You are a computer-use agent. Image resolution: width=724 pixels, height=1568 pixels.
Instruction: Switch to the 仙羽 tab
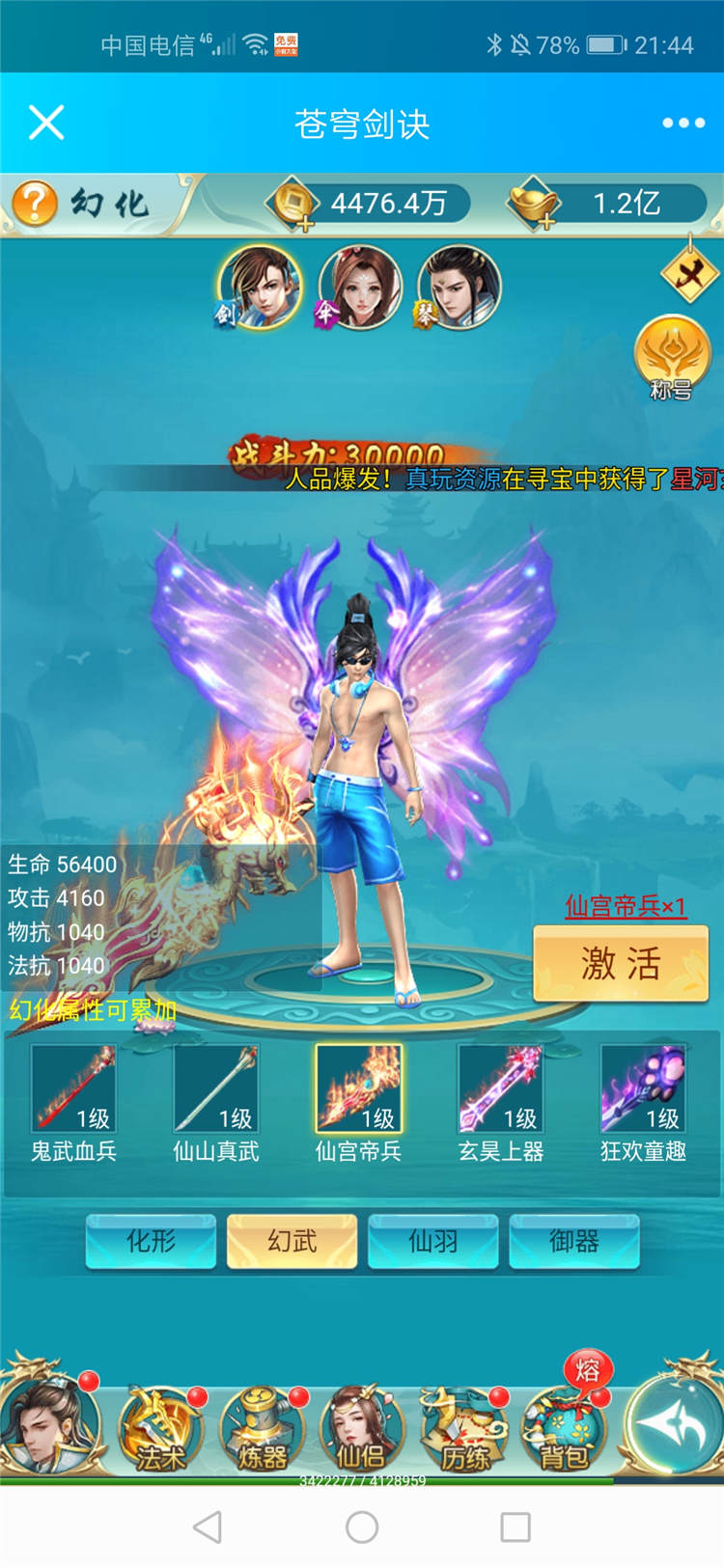pyautogui.click(x=433, y=1241)
